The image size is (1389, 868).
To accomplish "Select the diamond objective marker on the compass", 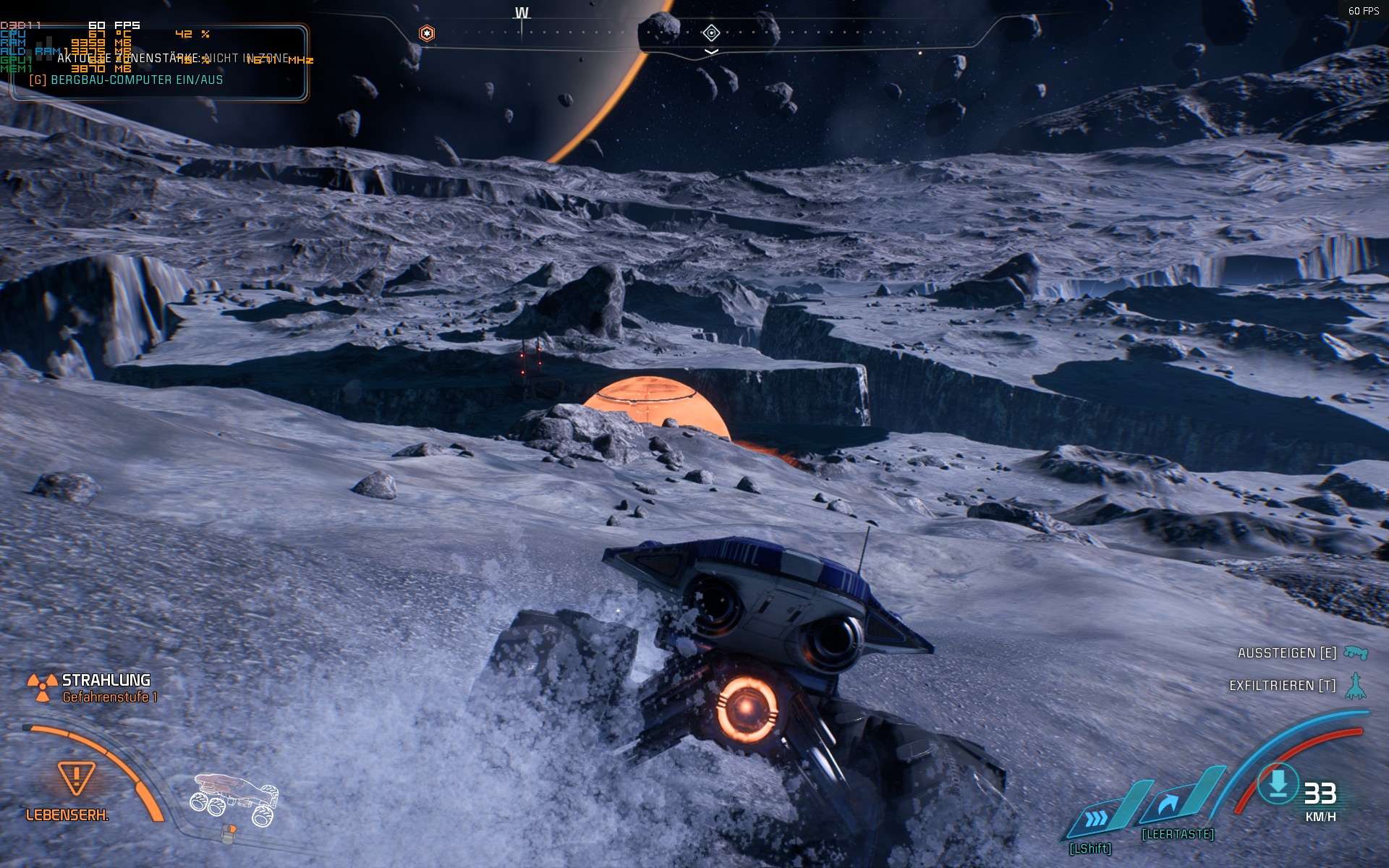I will (x=711, y=33).
